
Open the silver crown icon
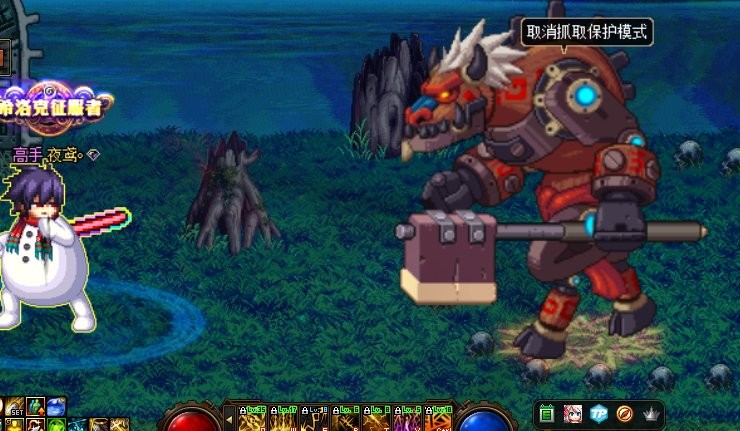click(x=651, y=412)
